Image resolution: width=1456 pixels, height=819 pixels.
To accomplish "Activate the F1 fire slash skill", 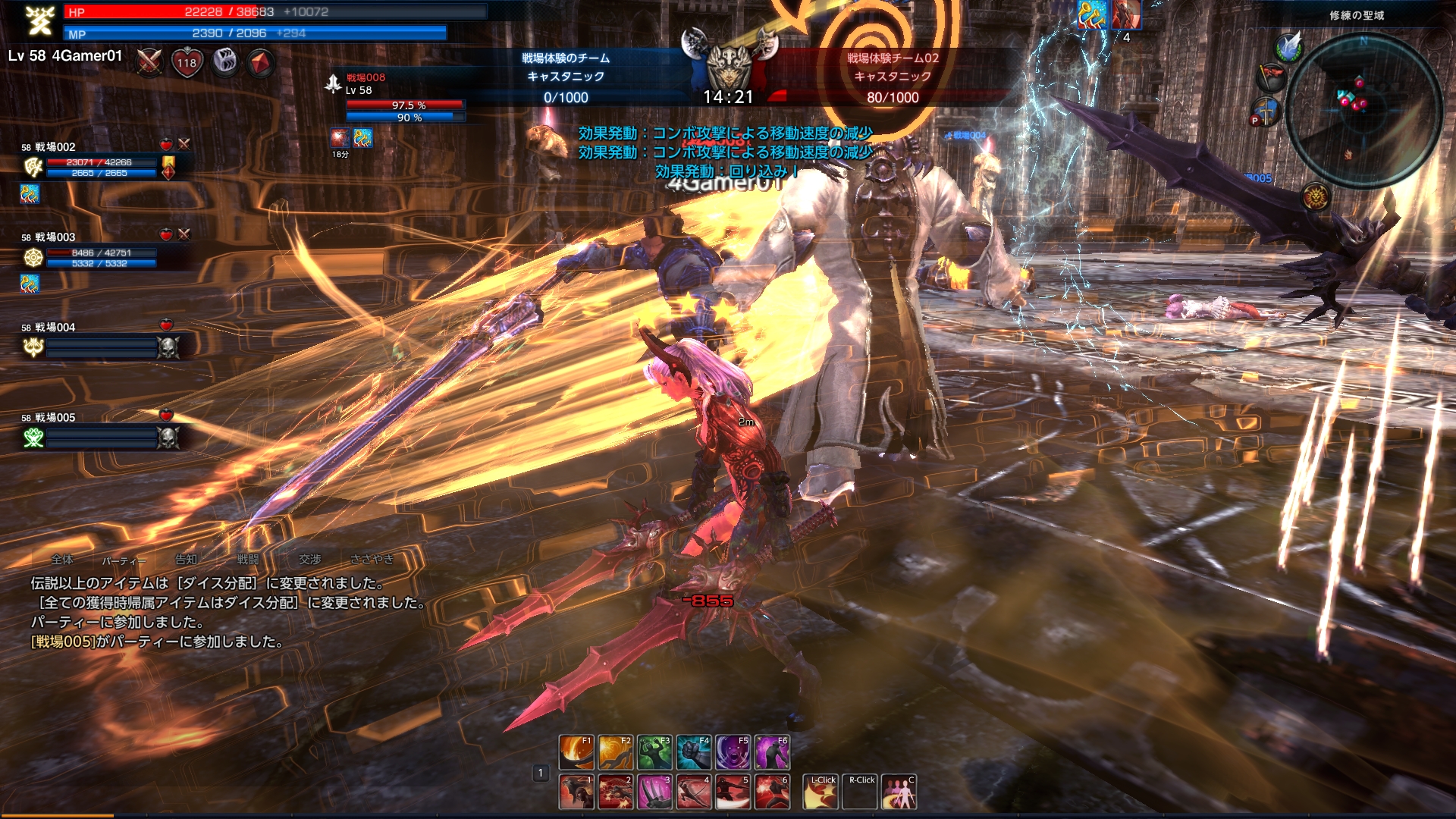I will [x=576, y=752].
